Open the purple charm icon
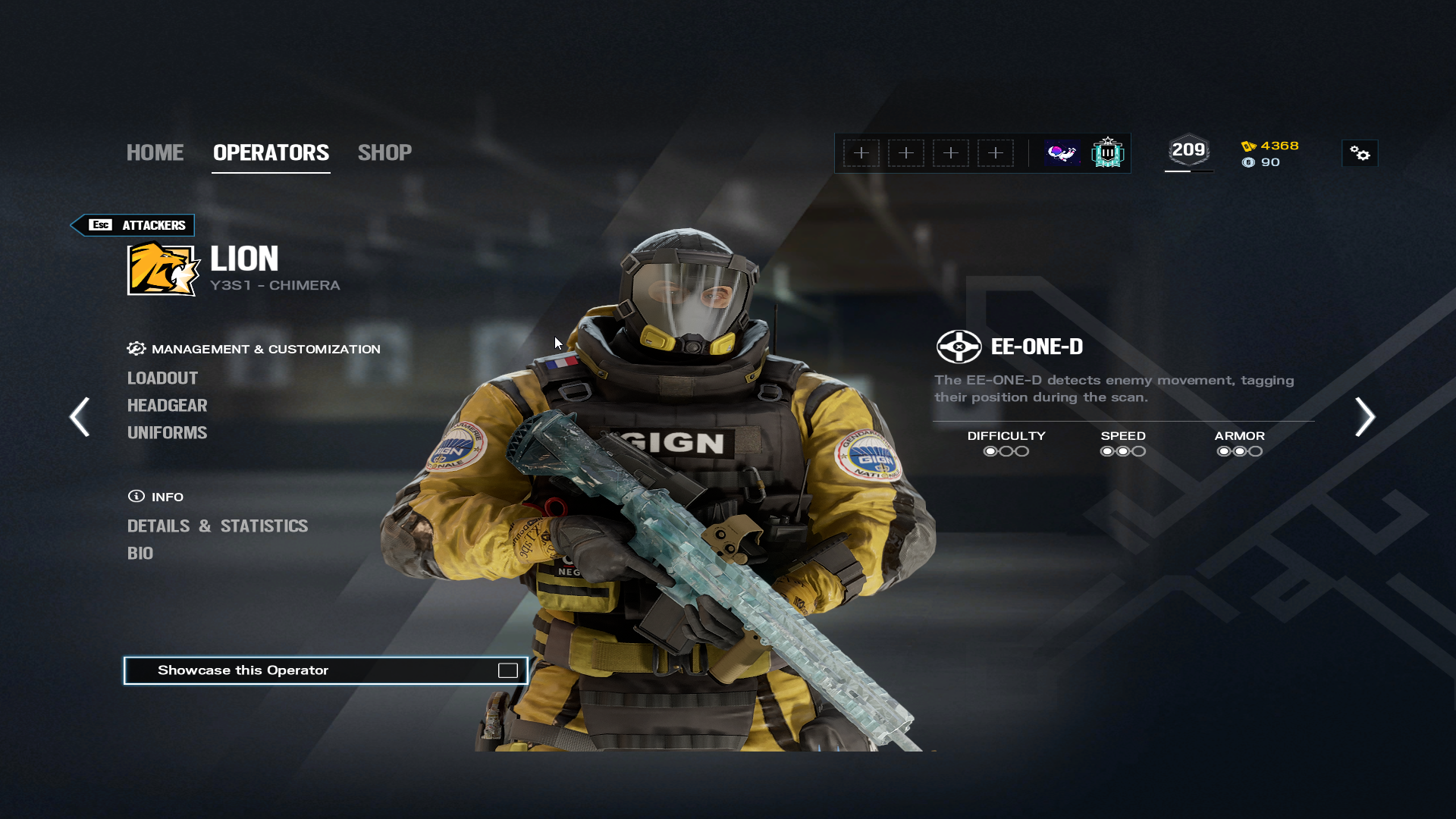This screenshot has width=1456, height=819. pos(1062,153)
